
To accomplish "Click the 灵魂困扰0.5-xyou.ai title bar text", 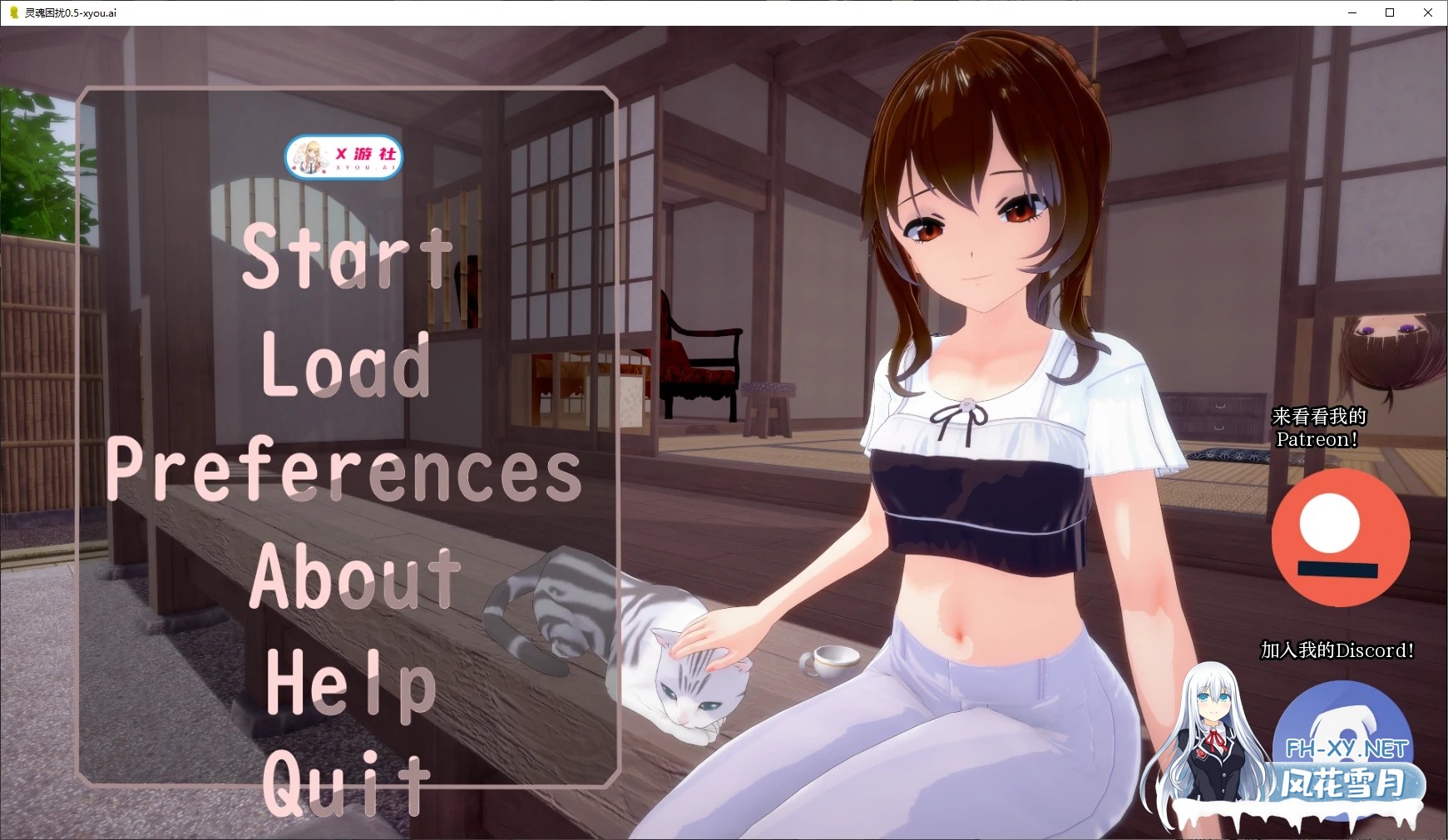I will tap(72, 12).
